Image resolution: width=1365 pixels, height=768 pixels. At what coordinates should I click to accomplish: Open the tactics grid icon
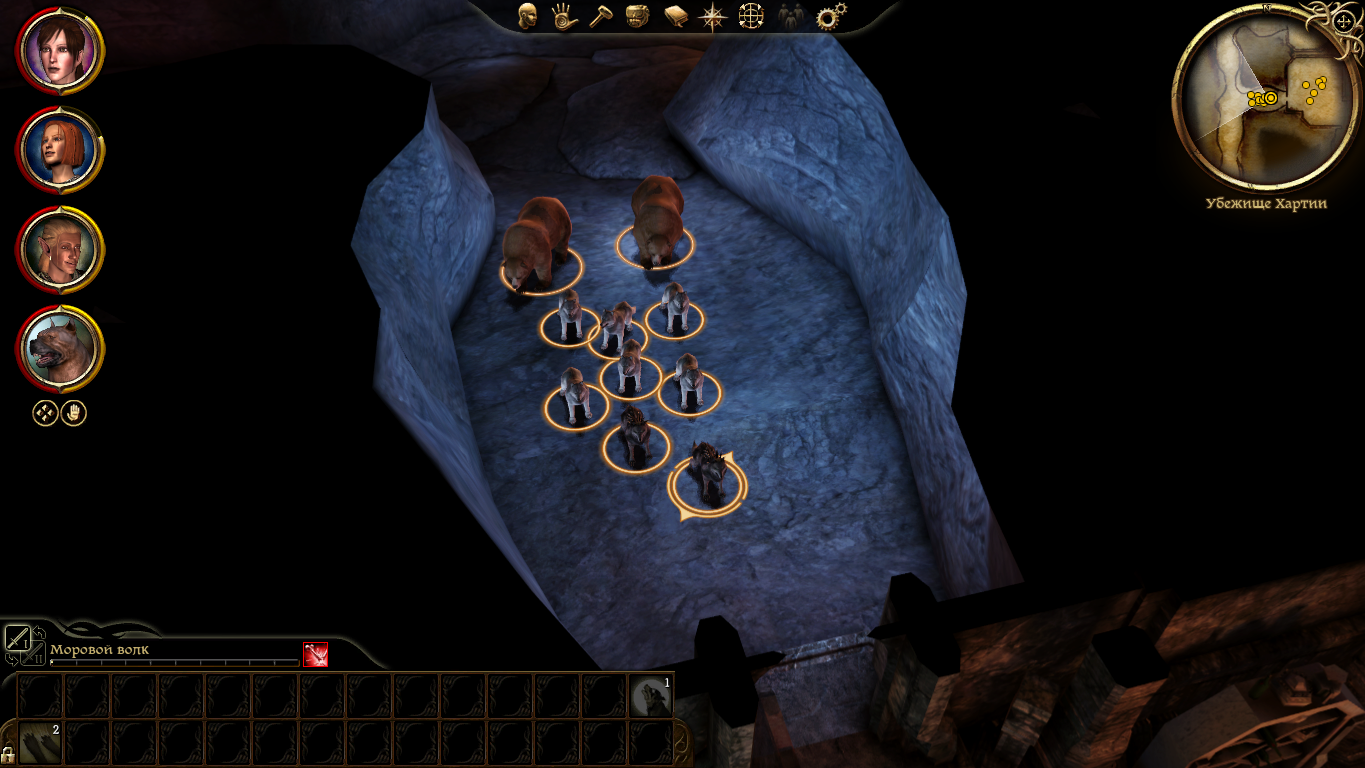coord(751,16)
